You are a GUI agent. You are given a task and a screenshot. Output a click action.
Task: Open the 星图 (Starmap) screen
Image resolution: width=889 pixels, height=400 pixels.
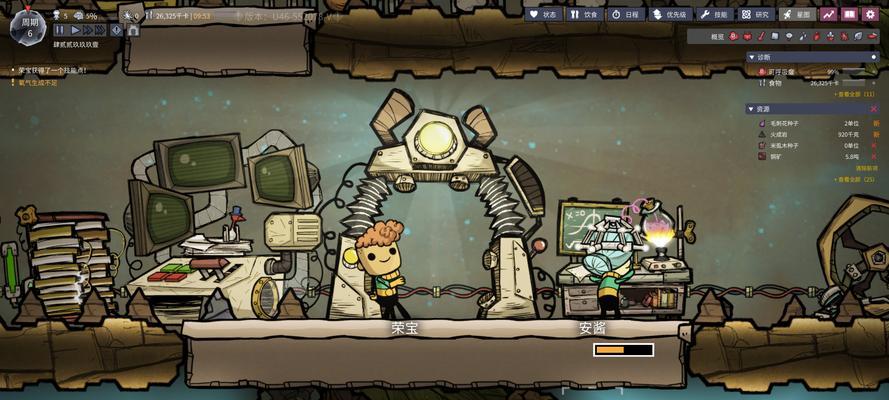click(x=797, y=15)
